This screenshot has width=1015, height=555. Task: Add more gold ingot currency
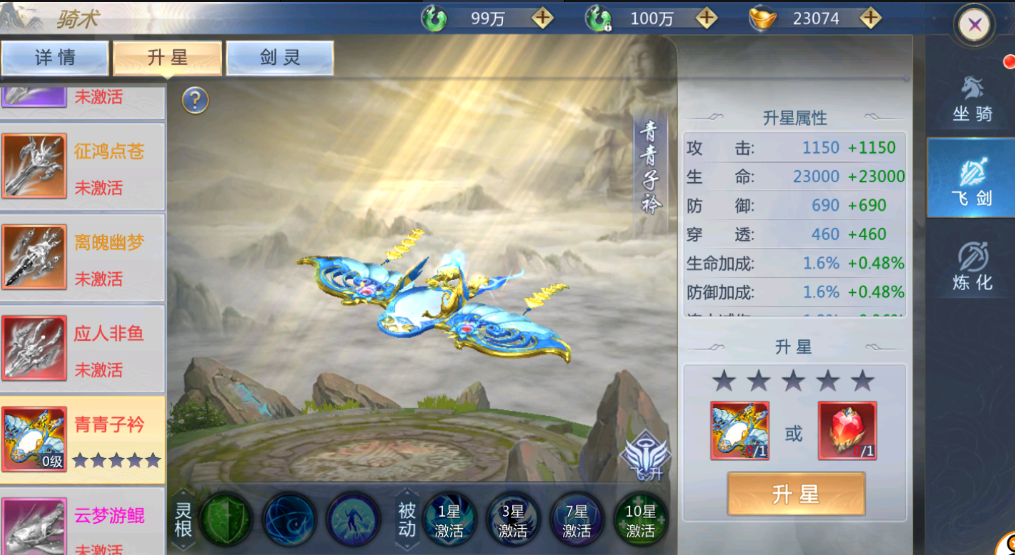870,18
